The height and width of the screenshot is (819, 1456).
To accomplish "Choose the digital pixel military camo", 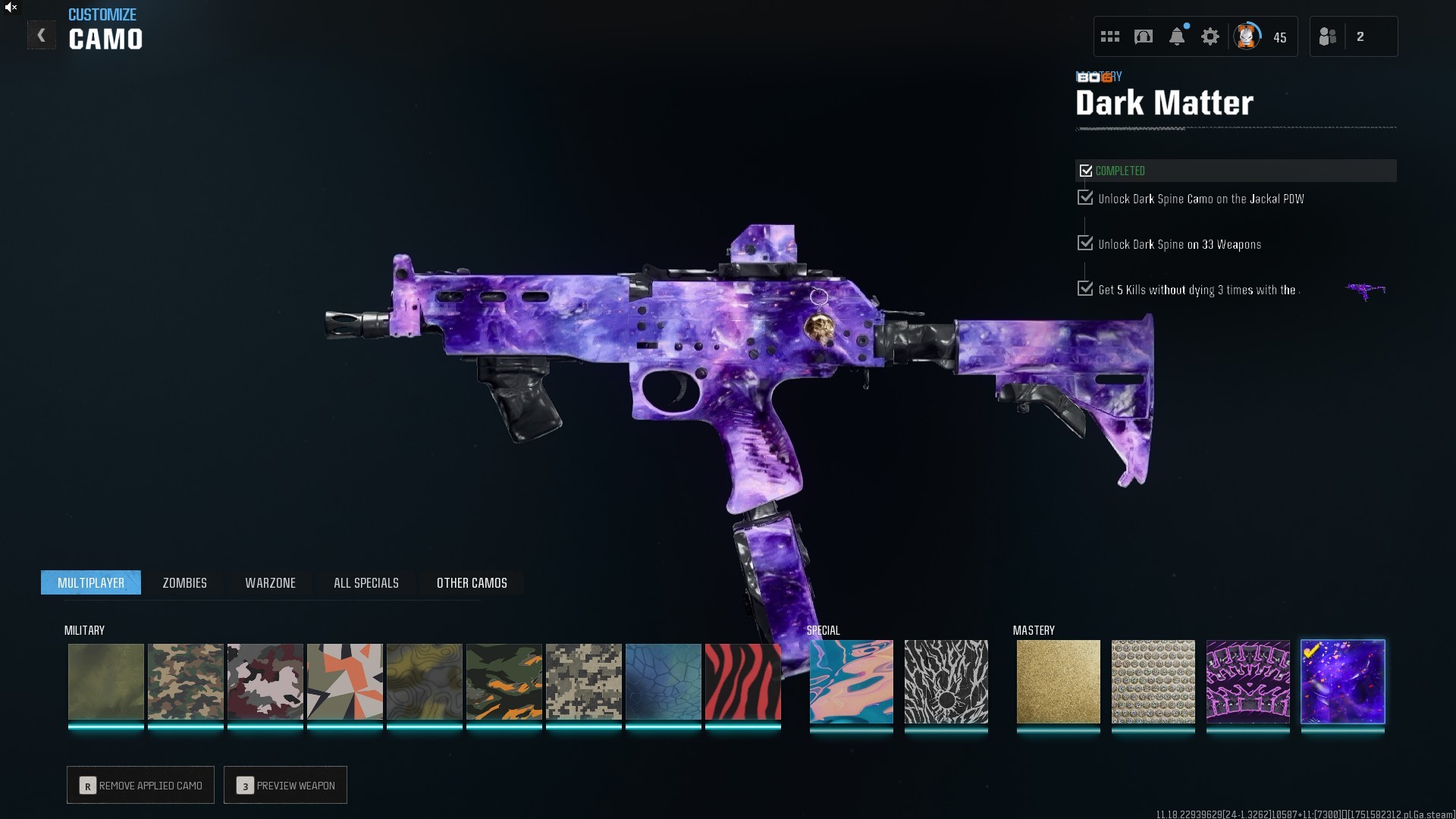I will 583,681.
